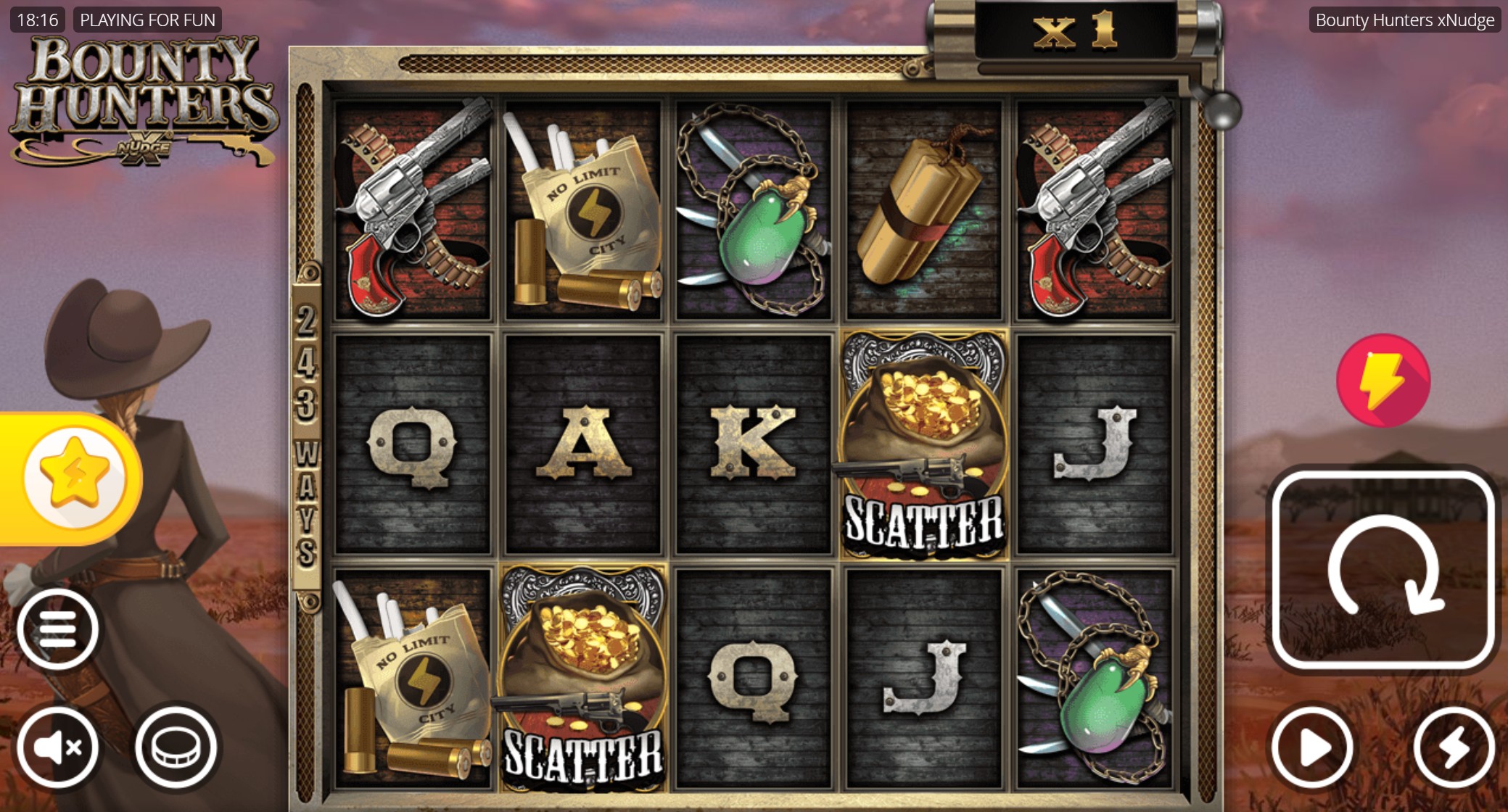Open the hamburger game menu
The image size is (1508, 812).
pyautogui.click(x=59, y=628)
